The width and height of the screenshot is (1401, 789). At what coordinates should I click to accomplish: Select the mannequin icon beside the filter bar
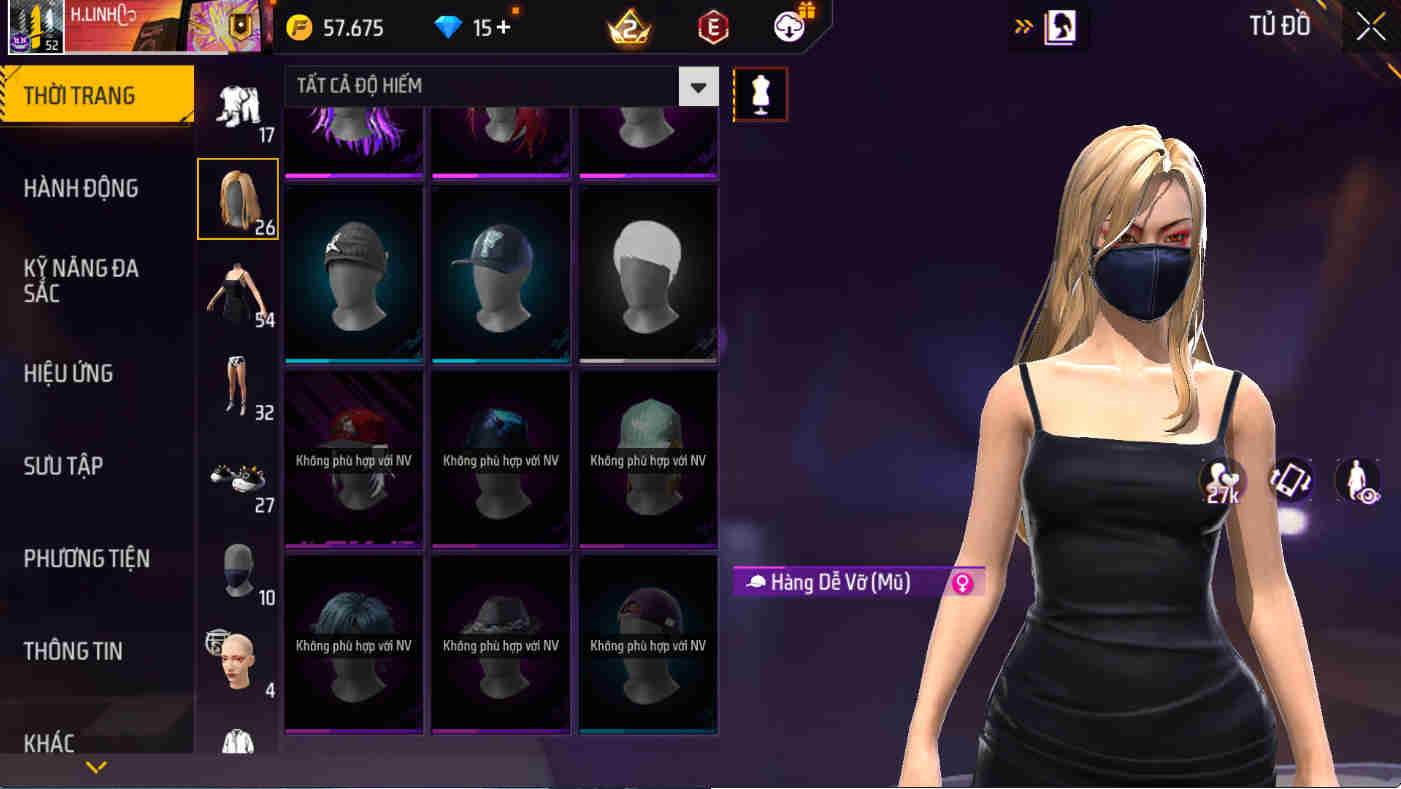pyautogui.click(x=760, y=94)
